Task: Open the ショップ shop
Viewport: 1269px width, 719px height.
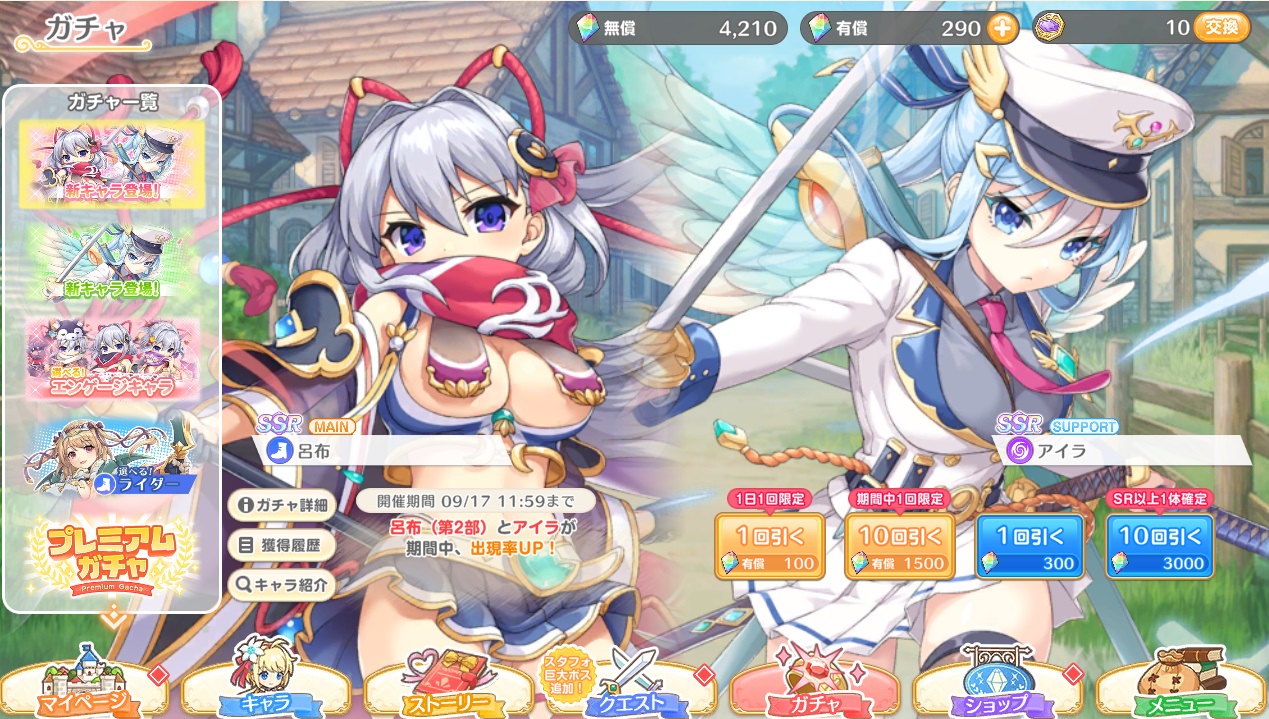Action: (997, 690)
